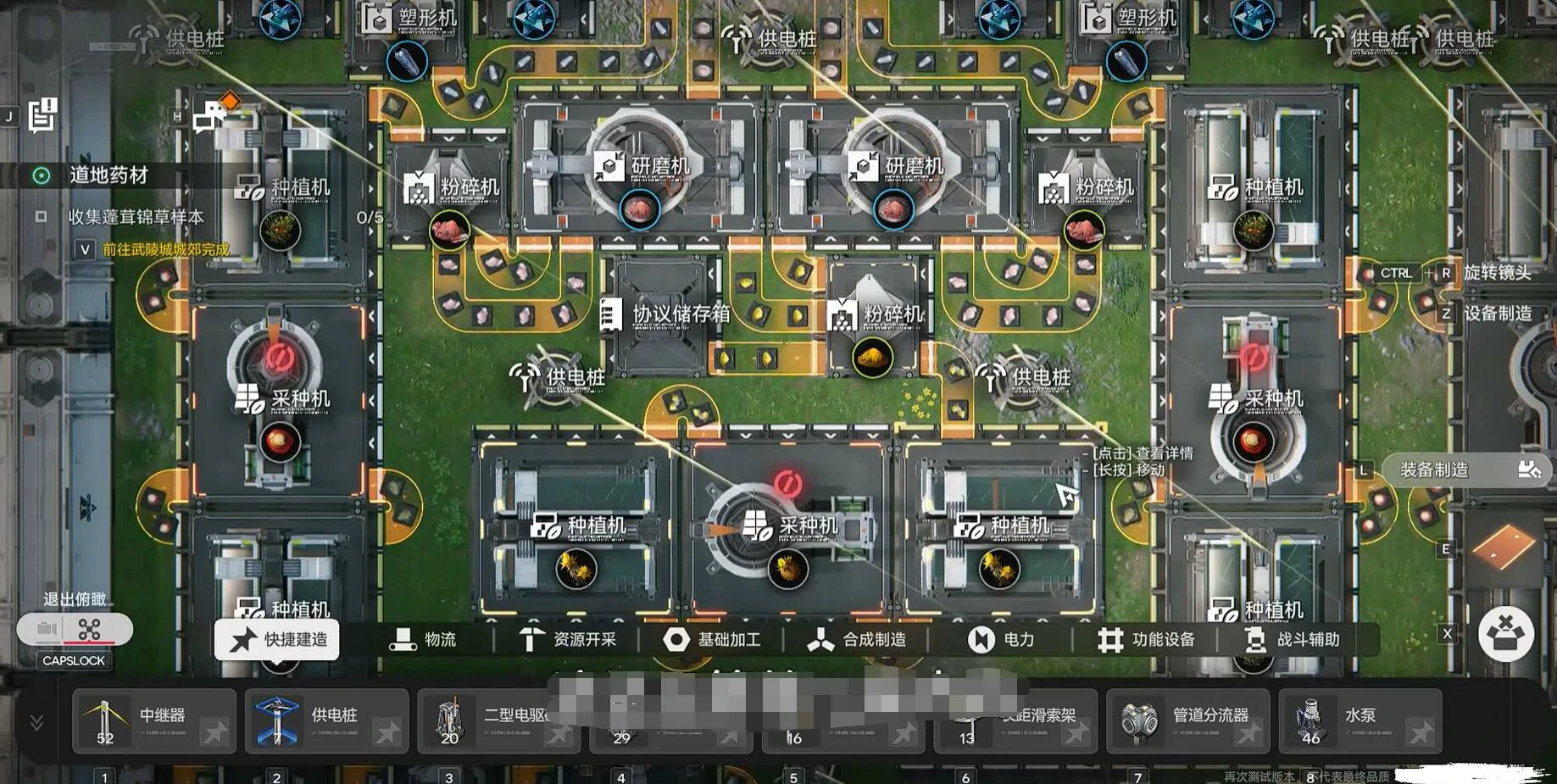Open the 物流 logistics category
This screenshot has width=1557, height=784.
point(423,640)
